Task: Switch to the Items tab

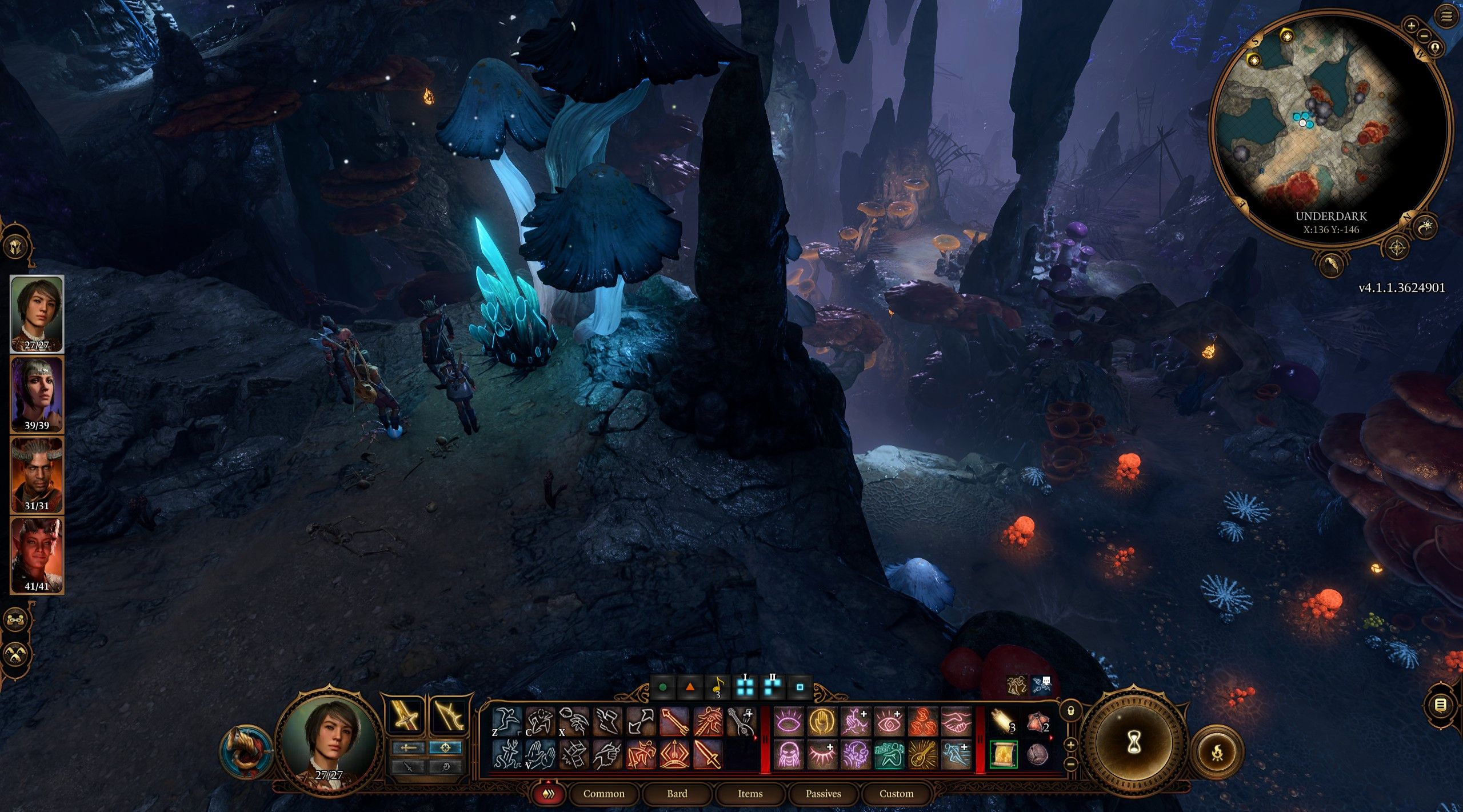Action: pyautogui.click(x=750, y=794)
